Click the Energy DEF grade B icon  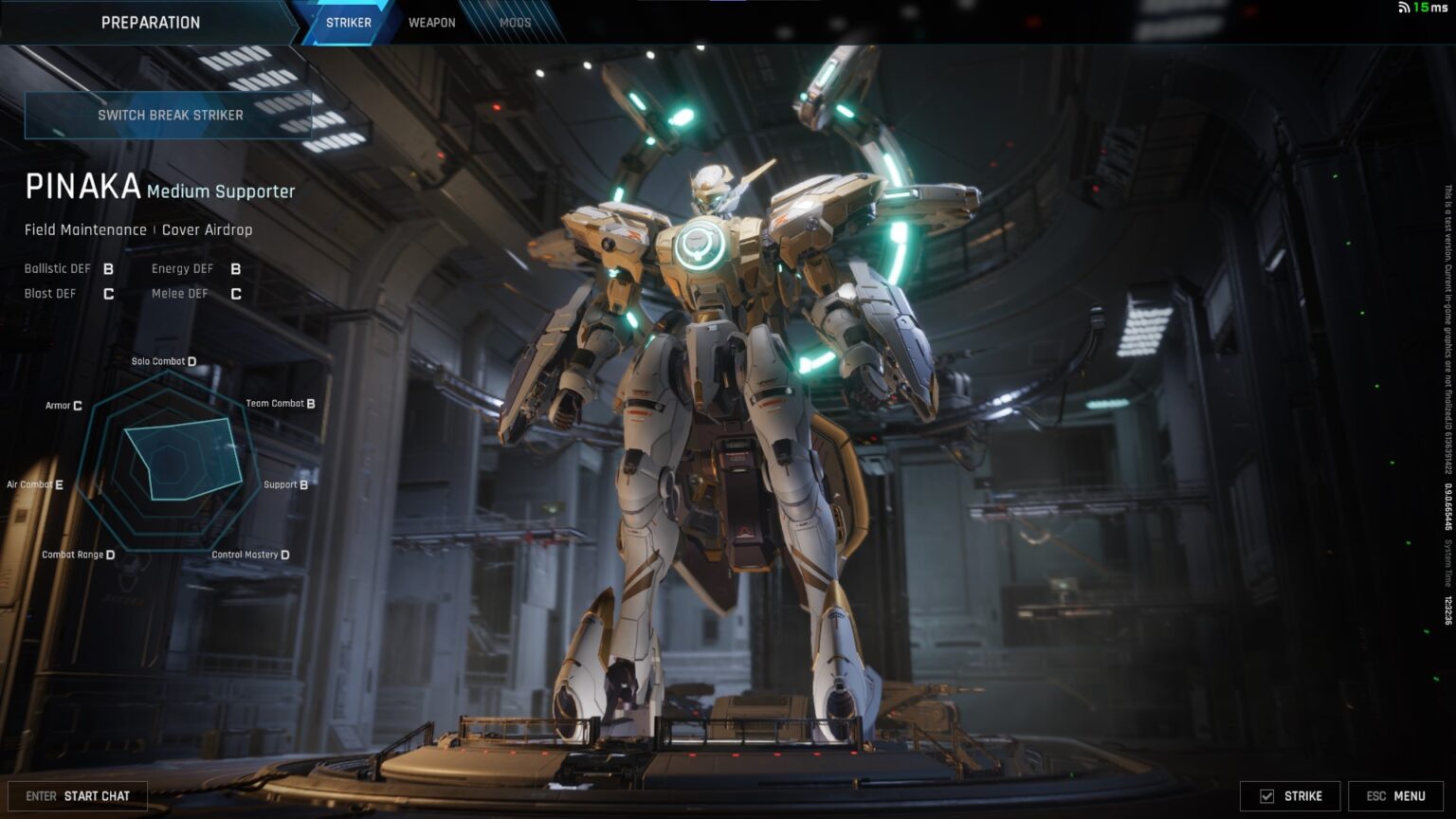pos(234,268)
